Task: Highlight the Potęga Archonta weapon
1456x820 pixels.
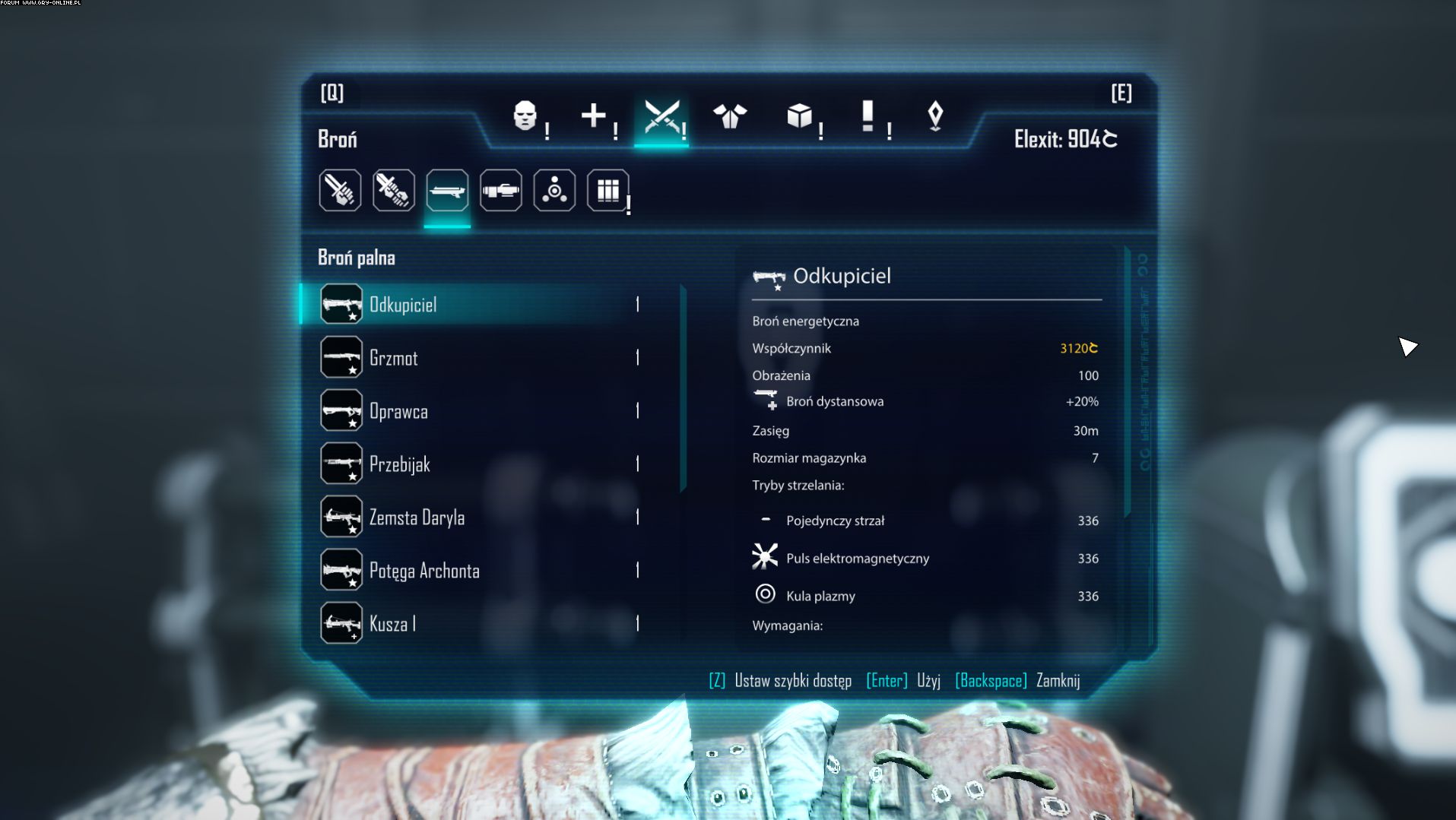Action: [x=424, y=571]
